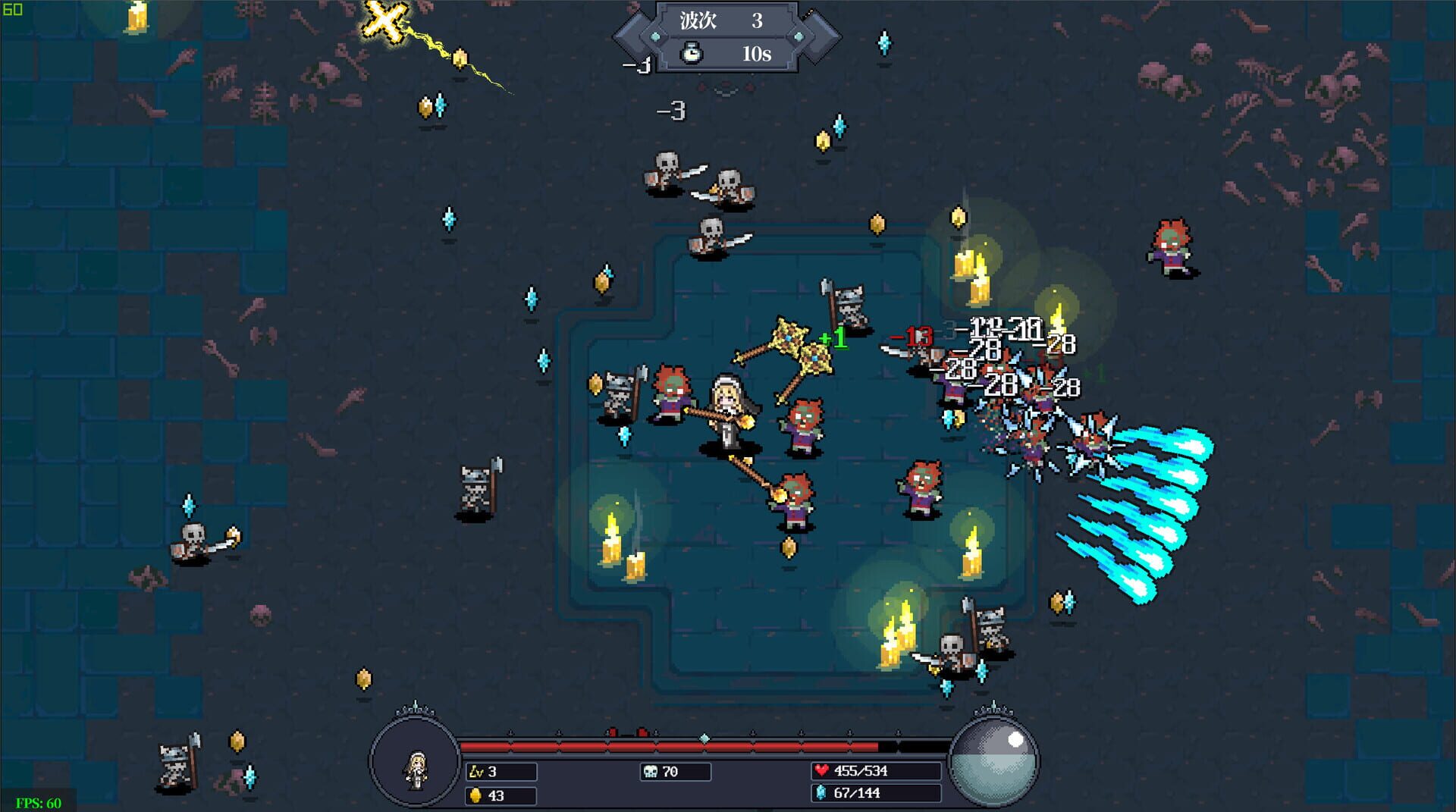Click the 455/534 health value field
Screen dimensions: 1456x812
(861, 770)
